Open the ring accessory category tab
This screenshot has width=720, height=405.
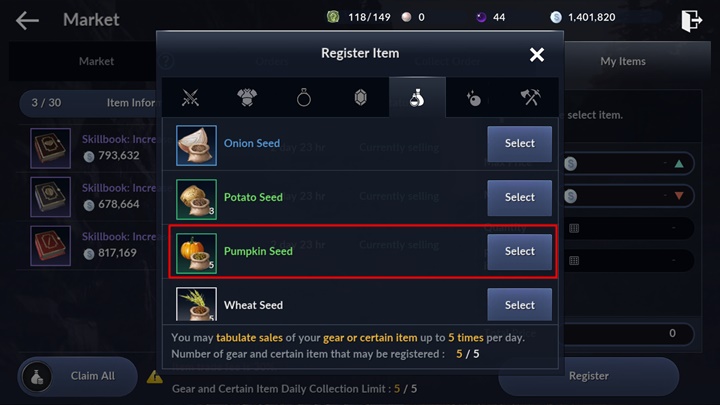[304, 98]
